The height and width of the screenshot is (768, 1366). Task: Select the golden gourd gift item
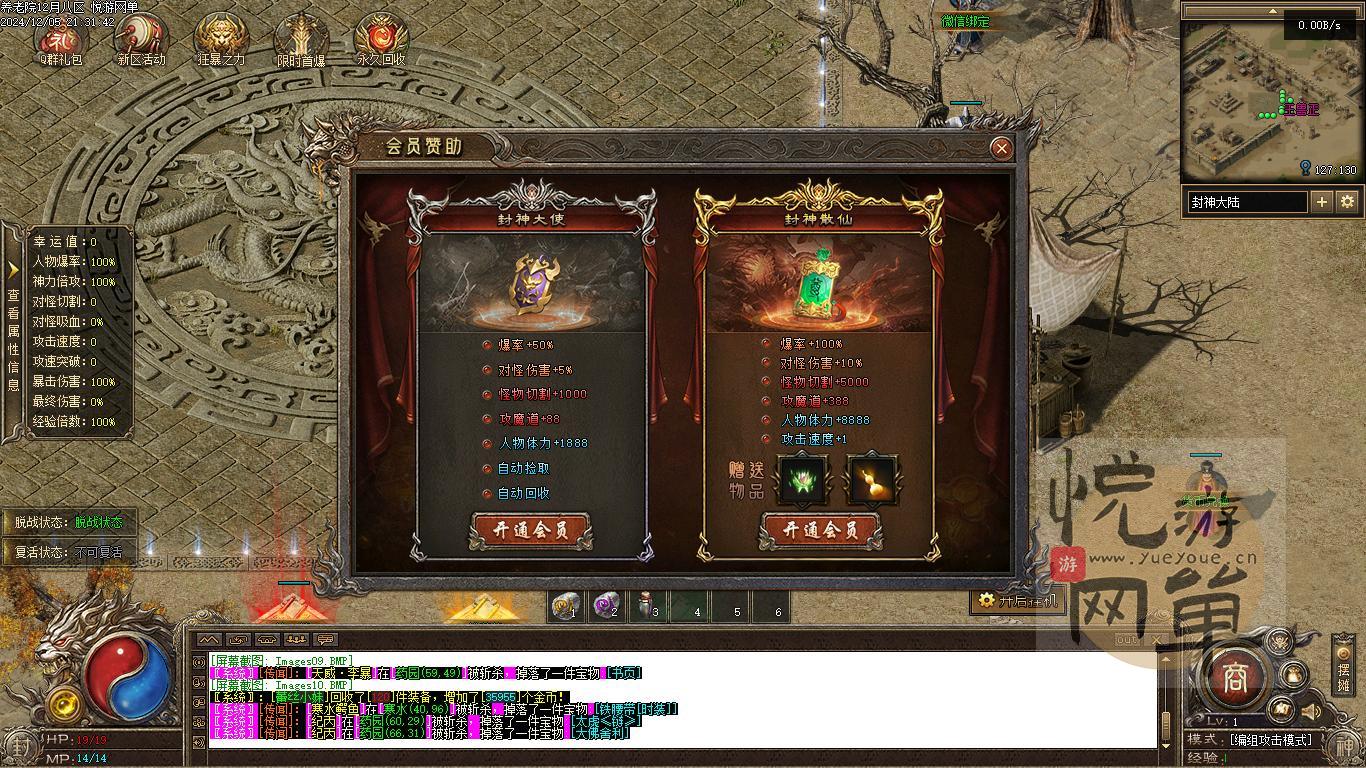click(x=872, y=480)
